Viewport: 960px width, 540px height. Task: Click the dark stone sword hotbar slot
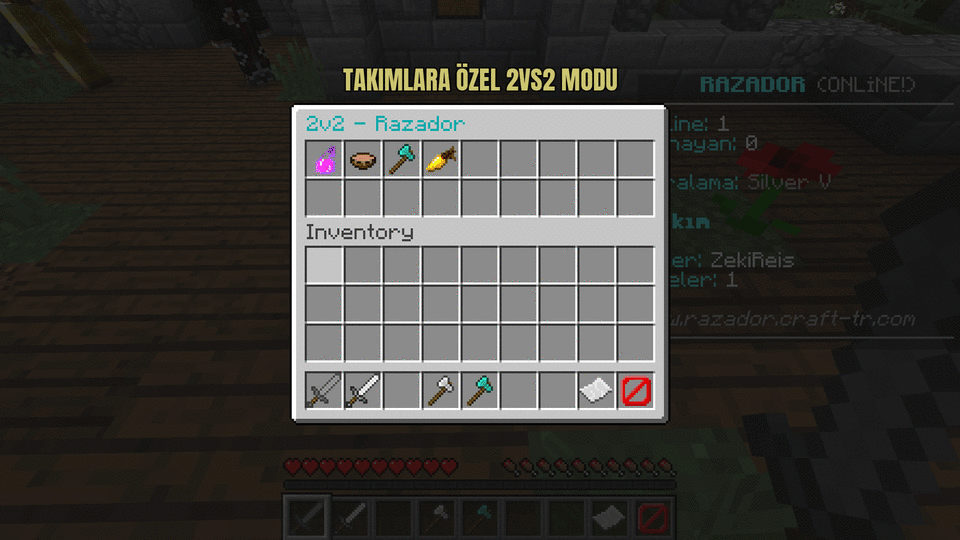(x=324, y=390)
